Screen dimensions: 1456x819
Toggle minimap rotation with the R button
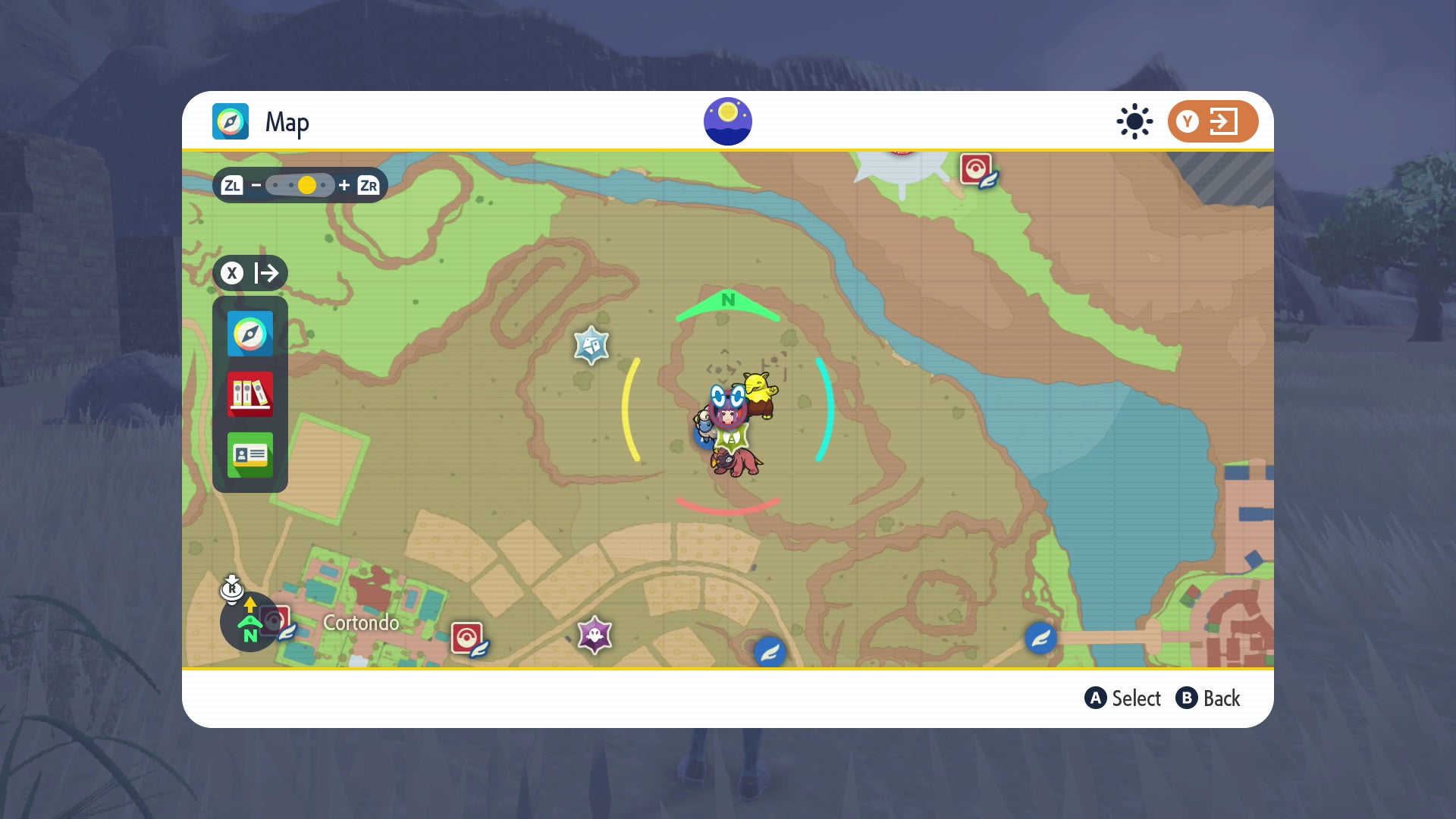(x=233, y=588)
